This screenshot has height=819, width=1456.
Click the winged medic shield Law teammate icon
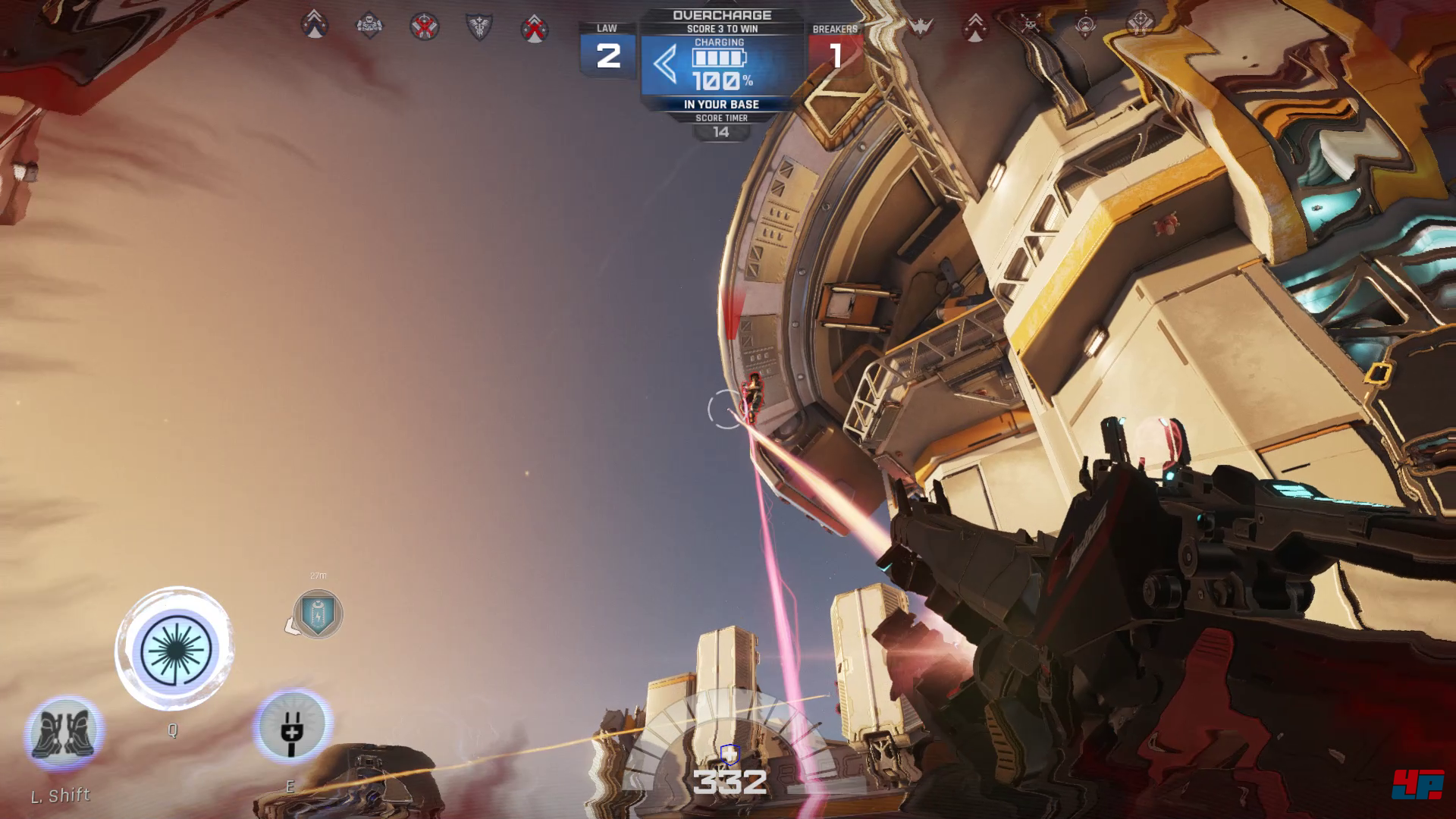[x=479, y=27]
